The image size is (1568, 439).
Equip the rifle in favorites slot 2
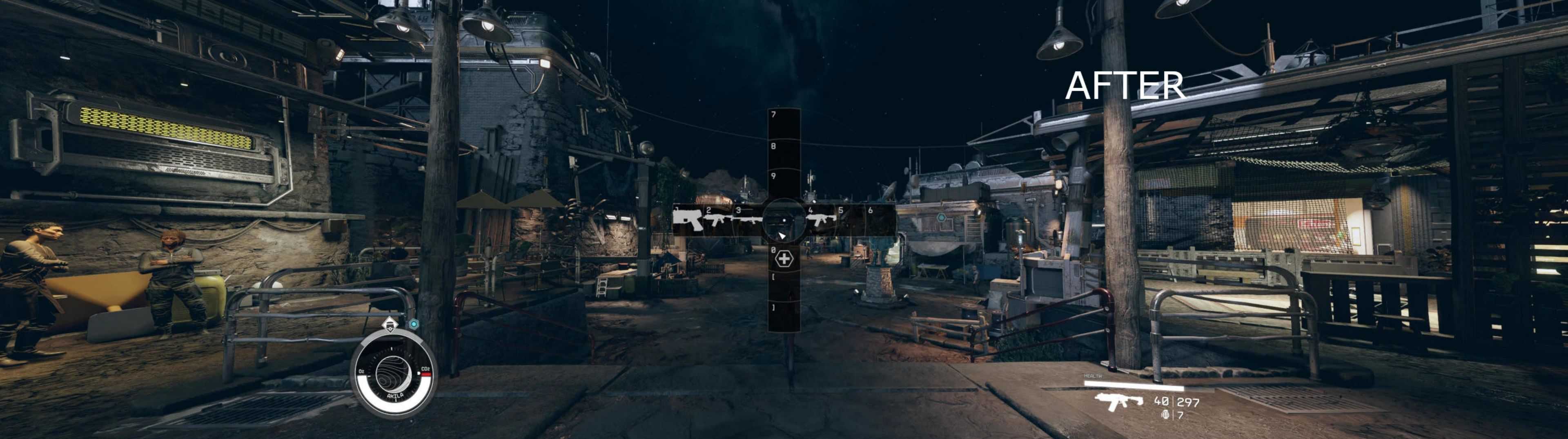pos(718,219)
